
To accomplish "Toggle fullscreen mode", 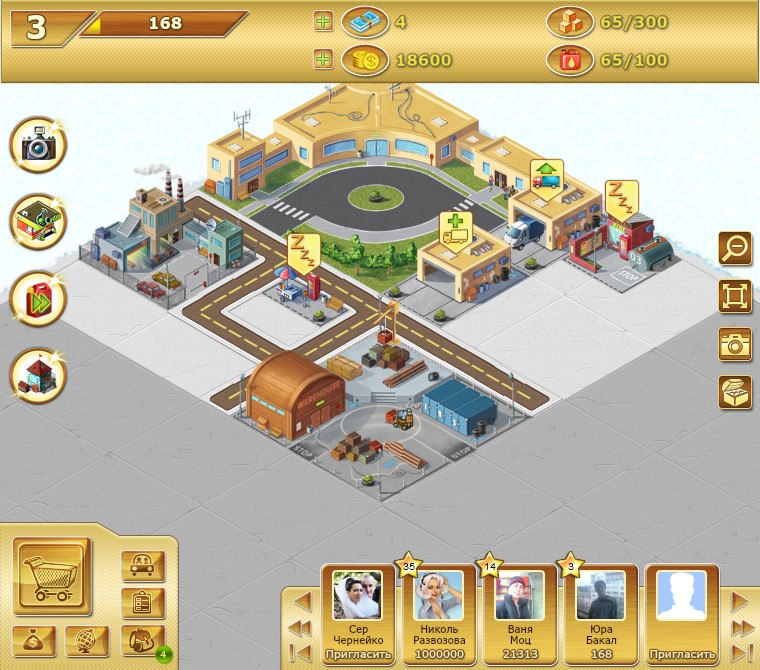I will (735, 296).
